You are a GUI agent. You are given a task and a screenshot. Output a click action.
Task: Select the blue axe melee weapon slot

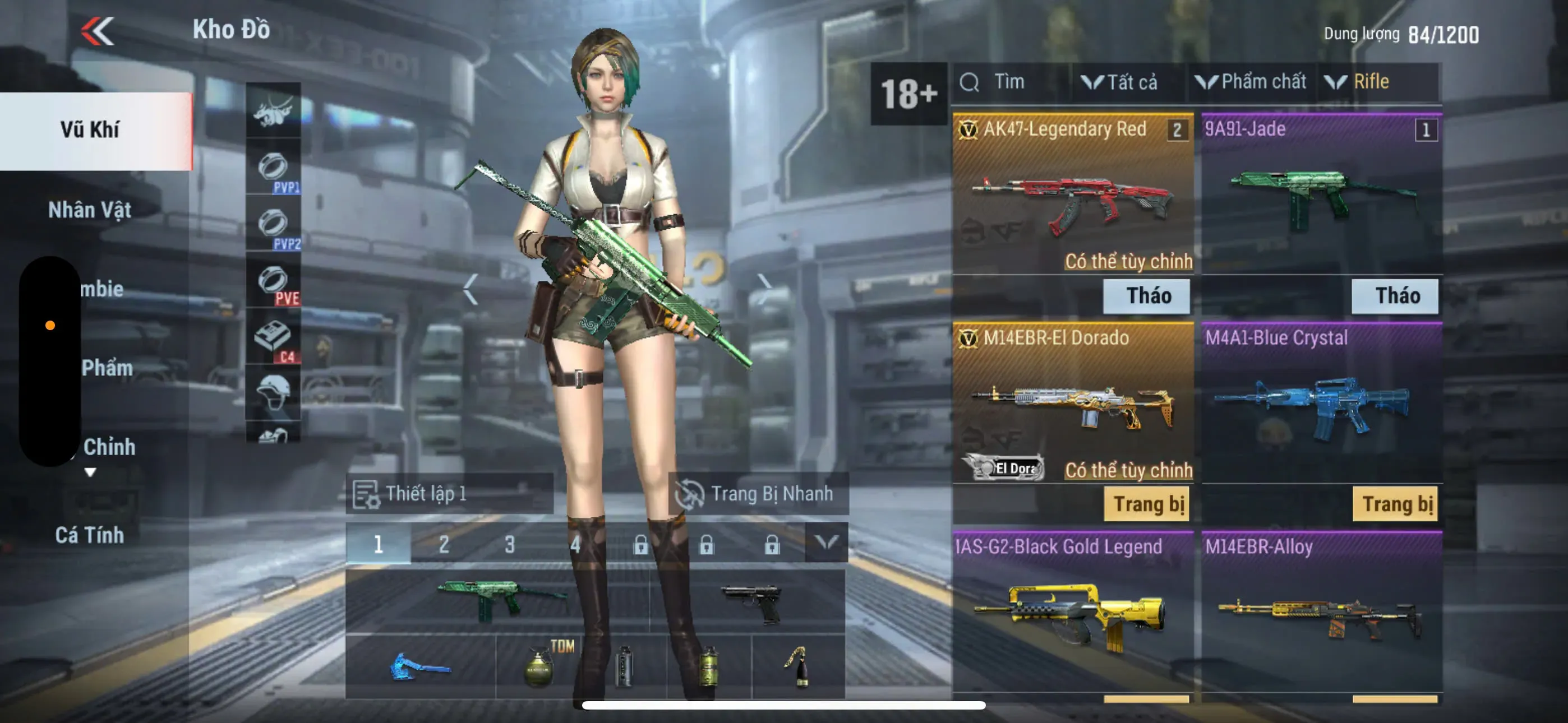tap(420, 666)
